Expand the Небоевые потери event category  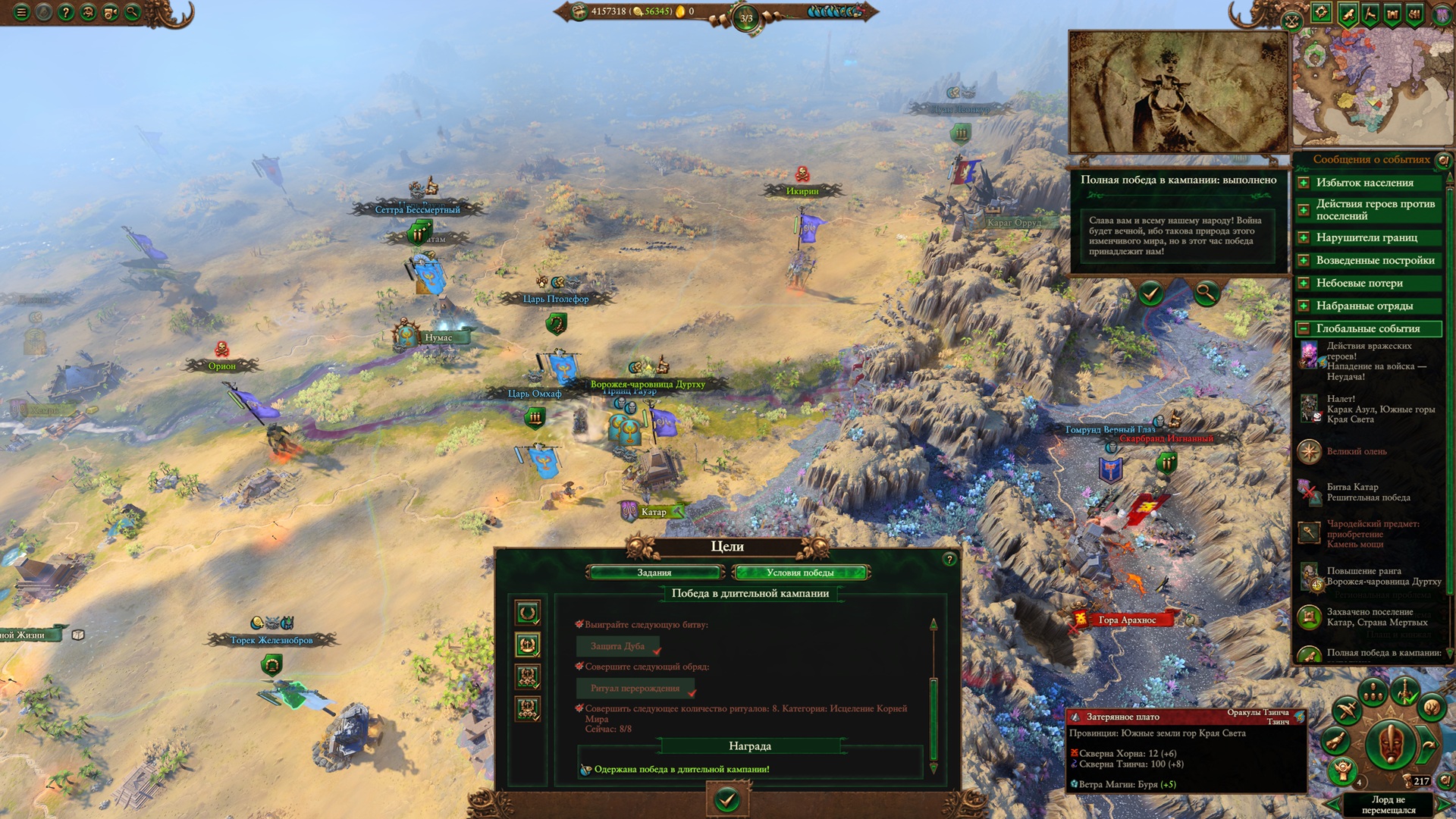(x=1304, y=283)
